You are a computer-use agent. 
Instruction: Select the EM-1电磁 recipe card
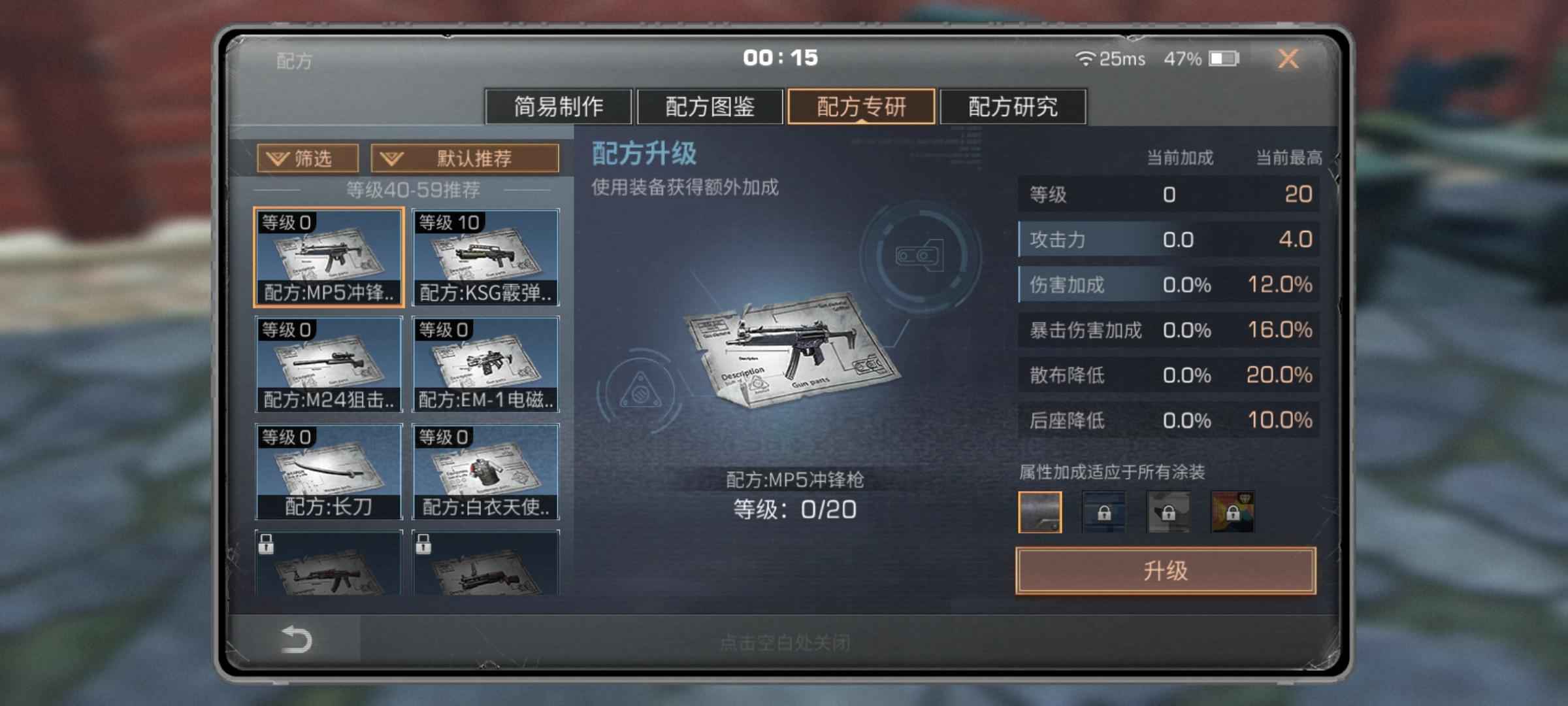click(x=485, y=364)
